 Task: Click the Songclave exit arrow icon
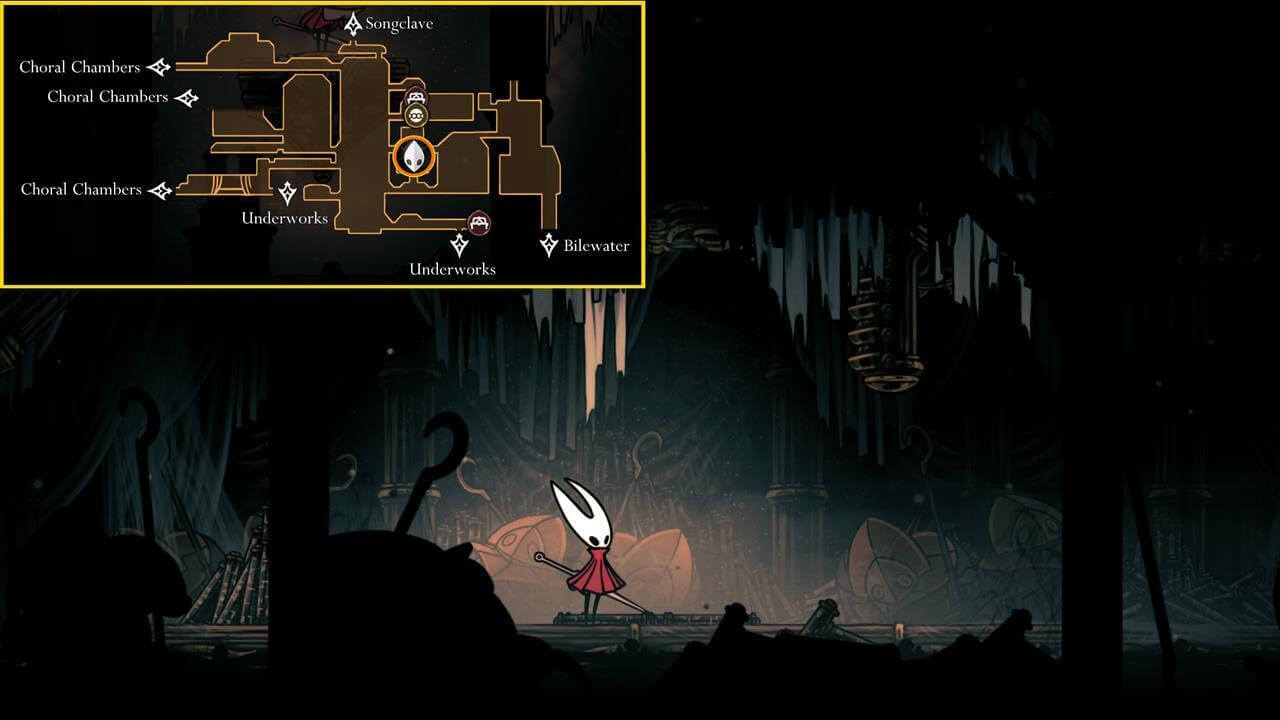pyautogui.click(x=352, y=22)
